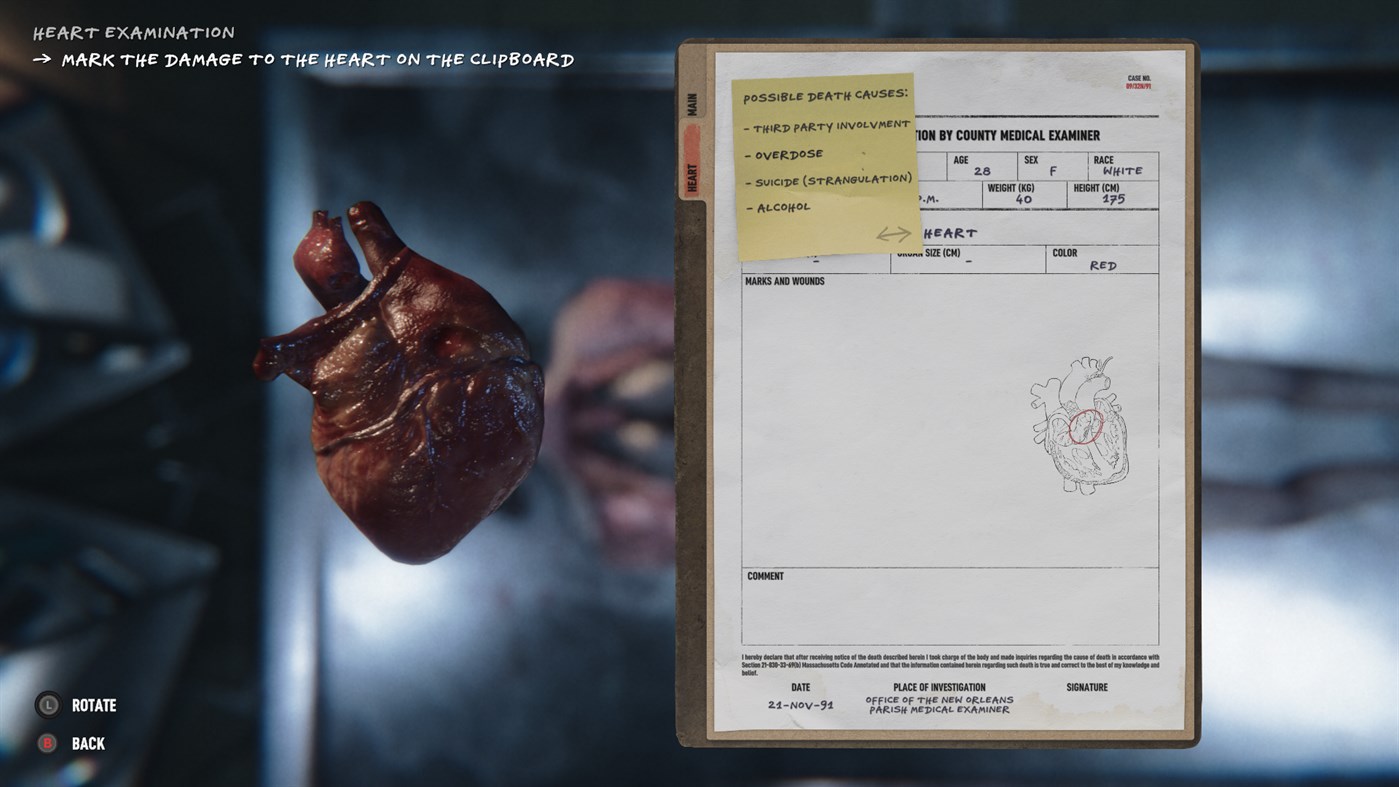This screenshot has height=787, width=1399.
Task: Click the red circle mark on the heart diagram
Action: [x=1085, y=428]
